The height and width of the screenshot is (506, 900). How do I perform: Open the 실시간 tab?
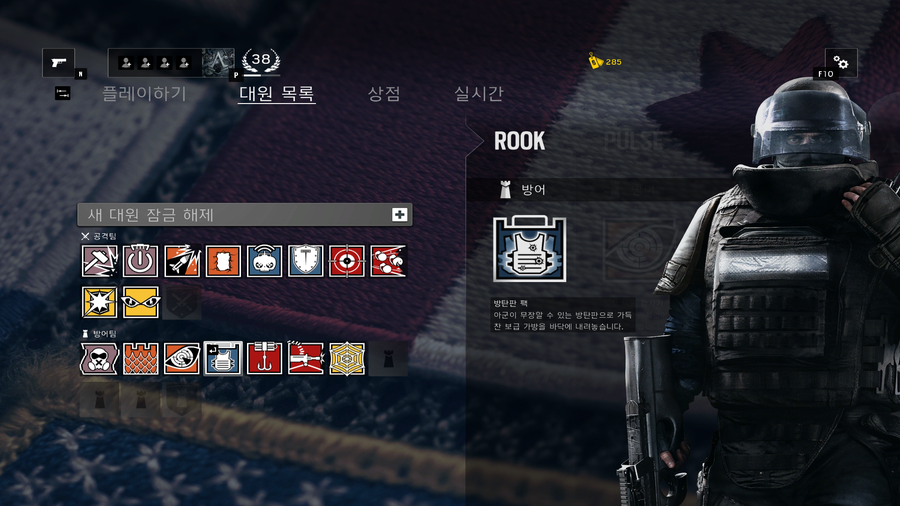click(479, 94)
